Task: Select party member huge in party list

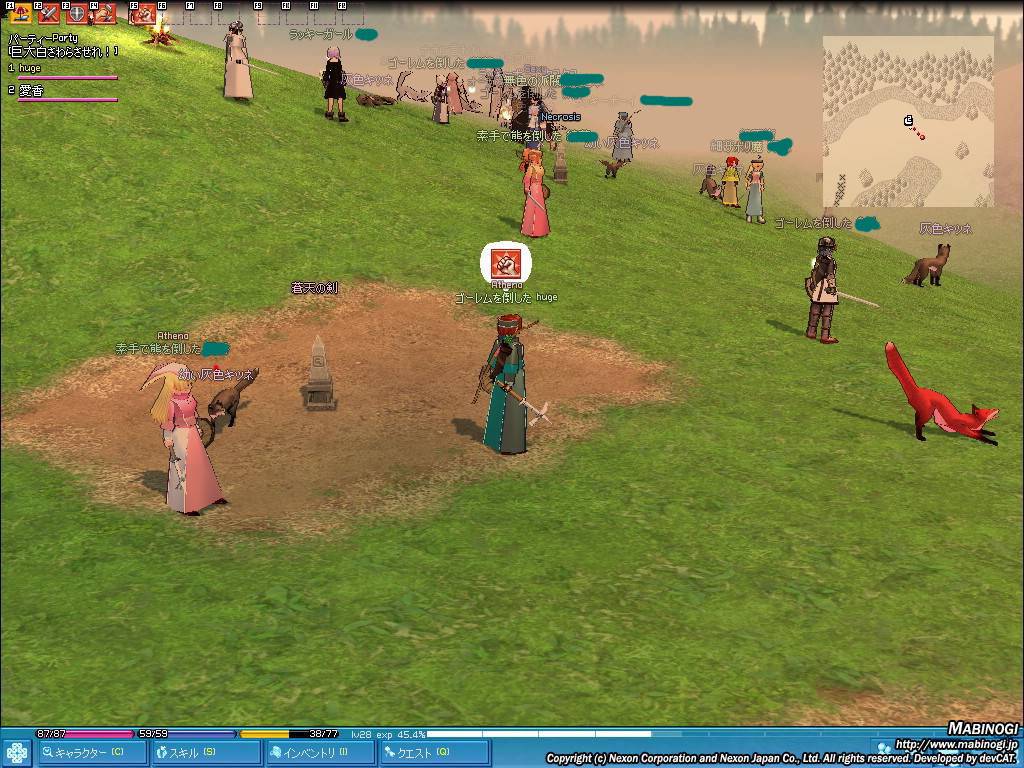Action: click(x=30, y=68)
